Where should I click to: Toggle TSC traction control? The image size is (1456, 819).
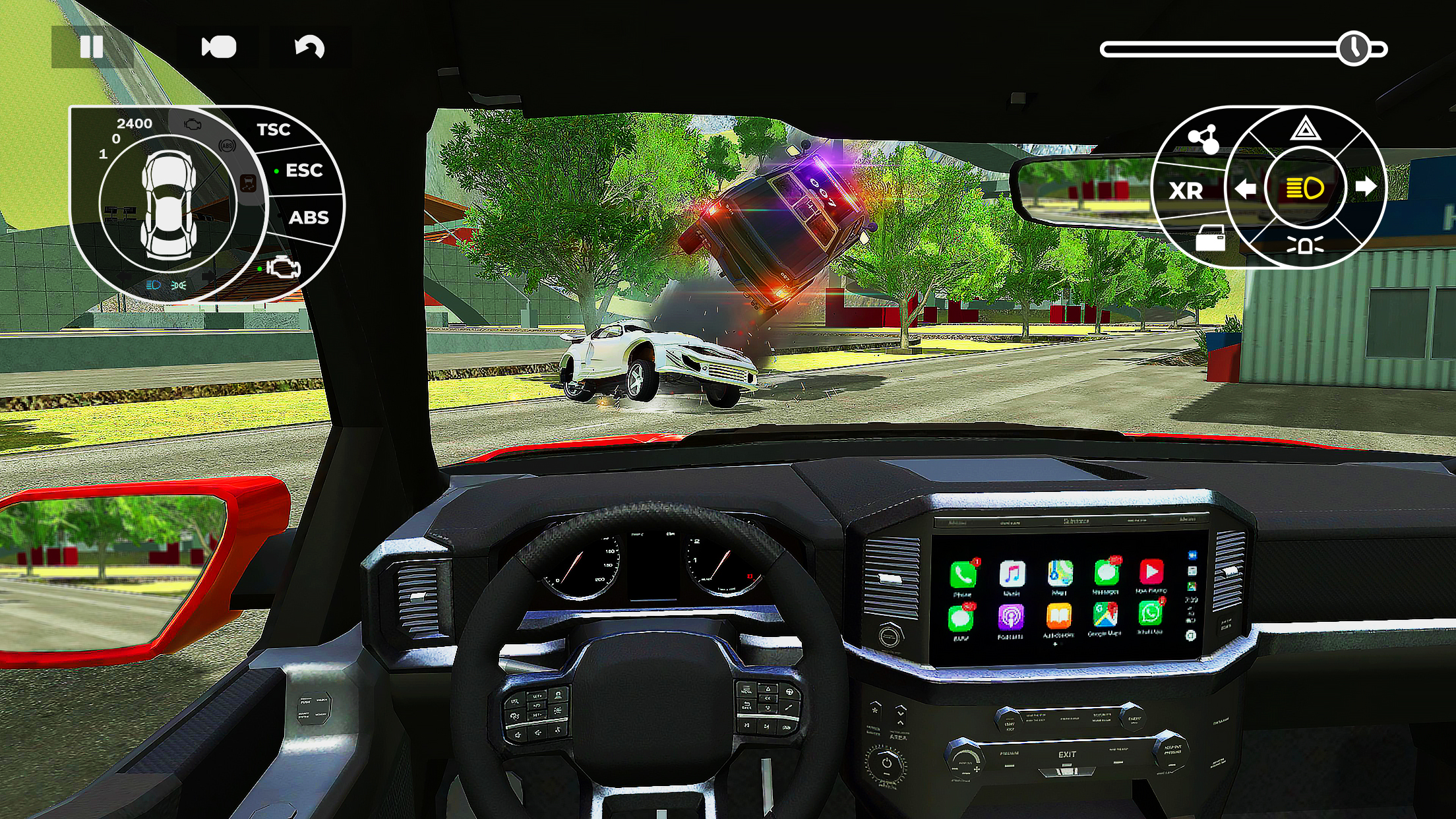[274, 129]
